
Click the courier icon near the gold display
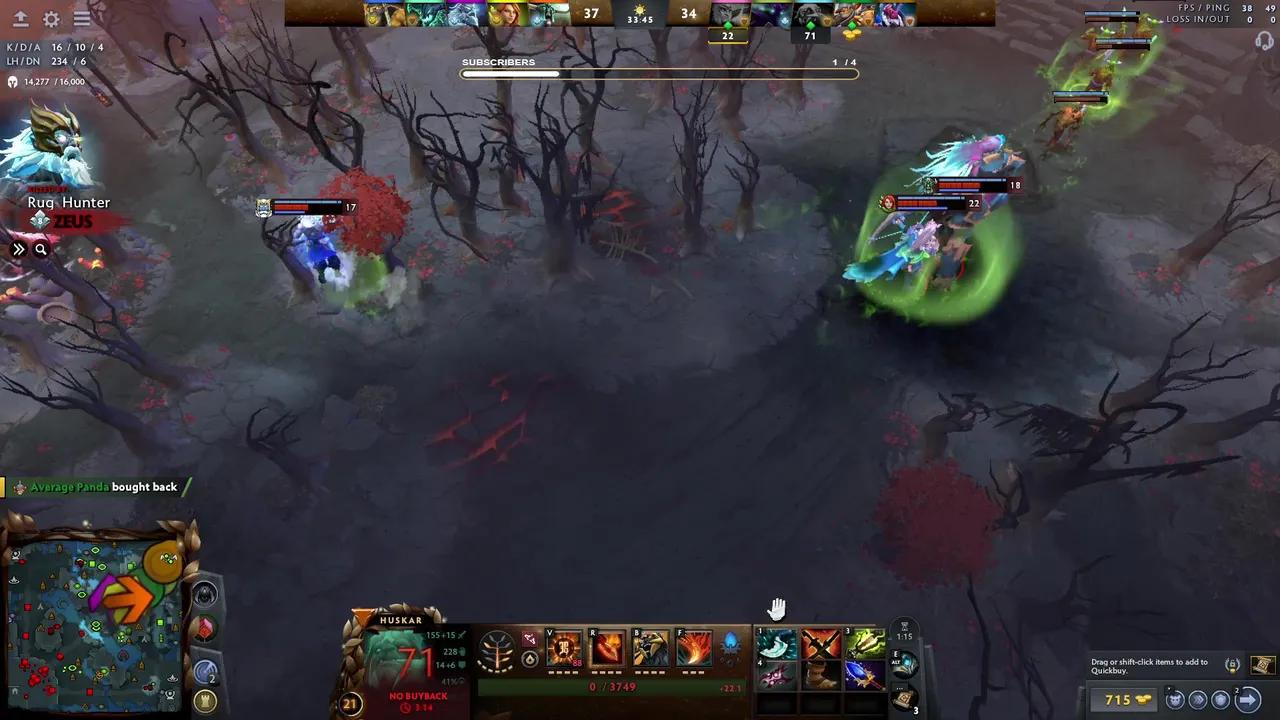(x=1175, y=699)
